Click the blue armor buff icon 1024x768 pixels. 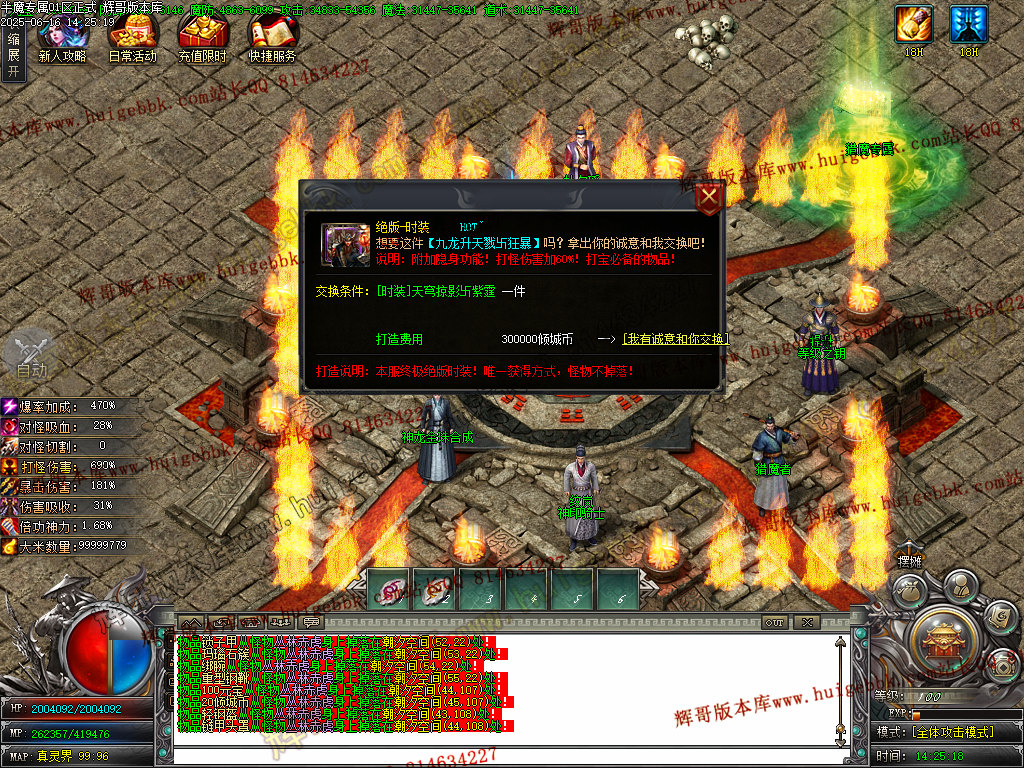pyautogui.click(x=968, y=24)
